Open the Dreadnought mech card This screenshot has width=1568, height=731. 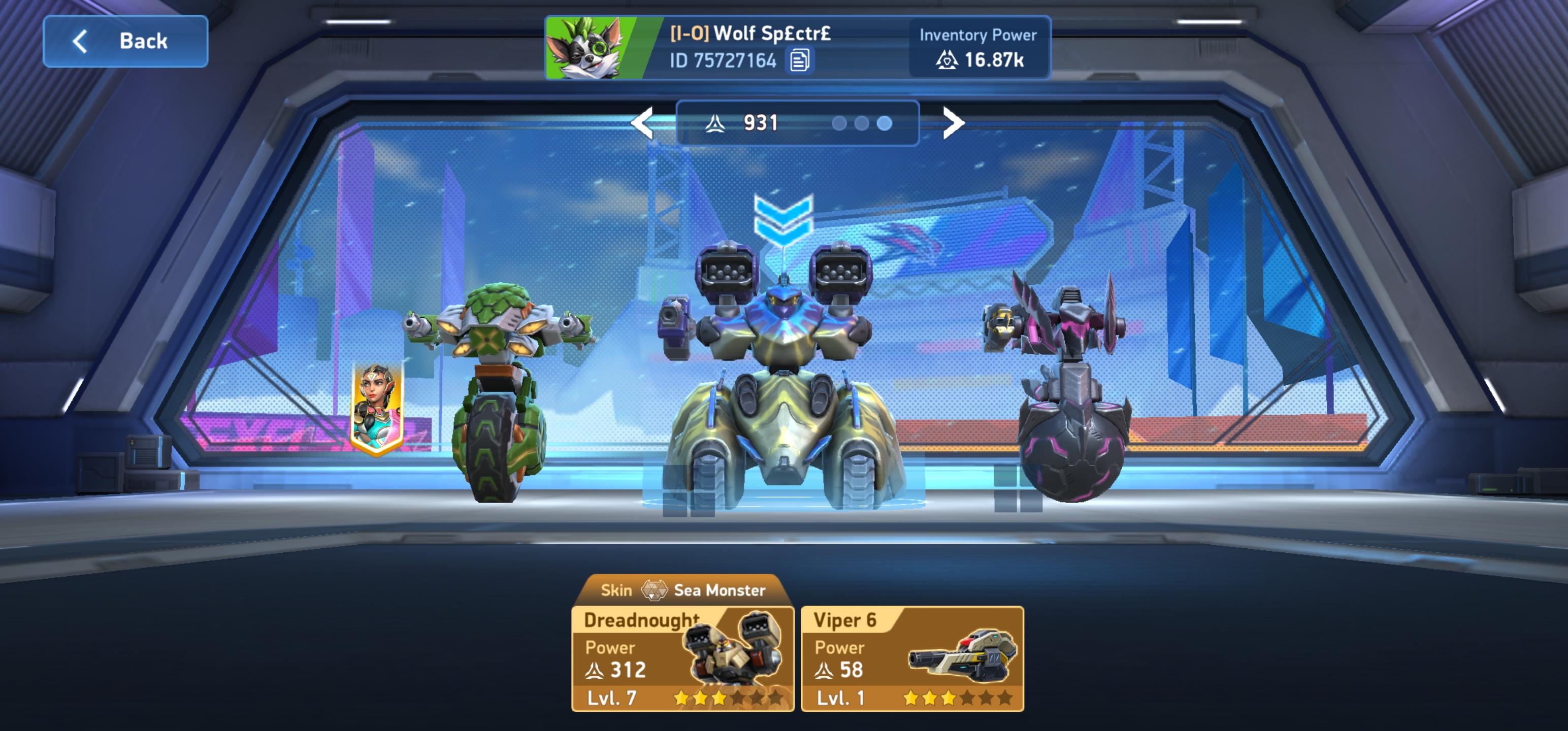[x=682, y=658]
